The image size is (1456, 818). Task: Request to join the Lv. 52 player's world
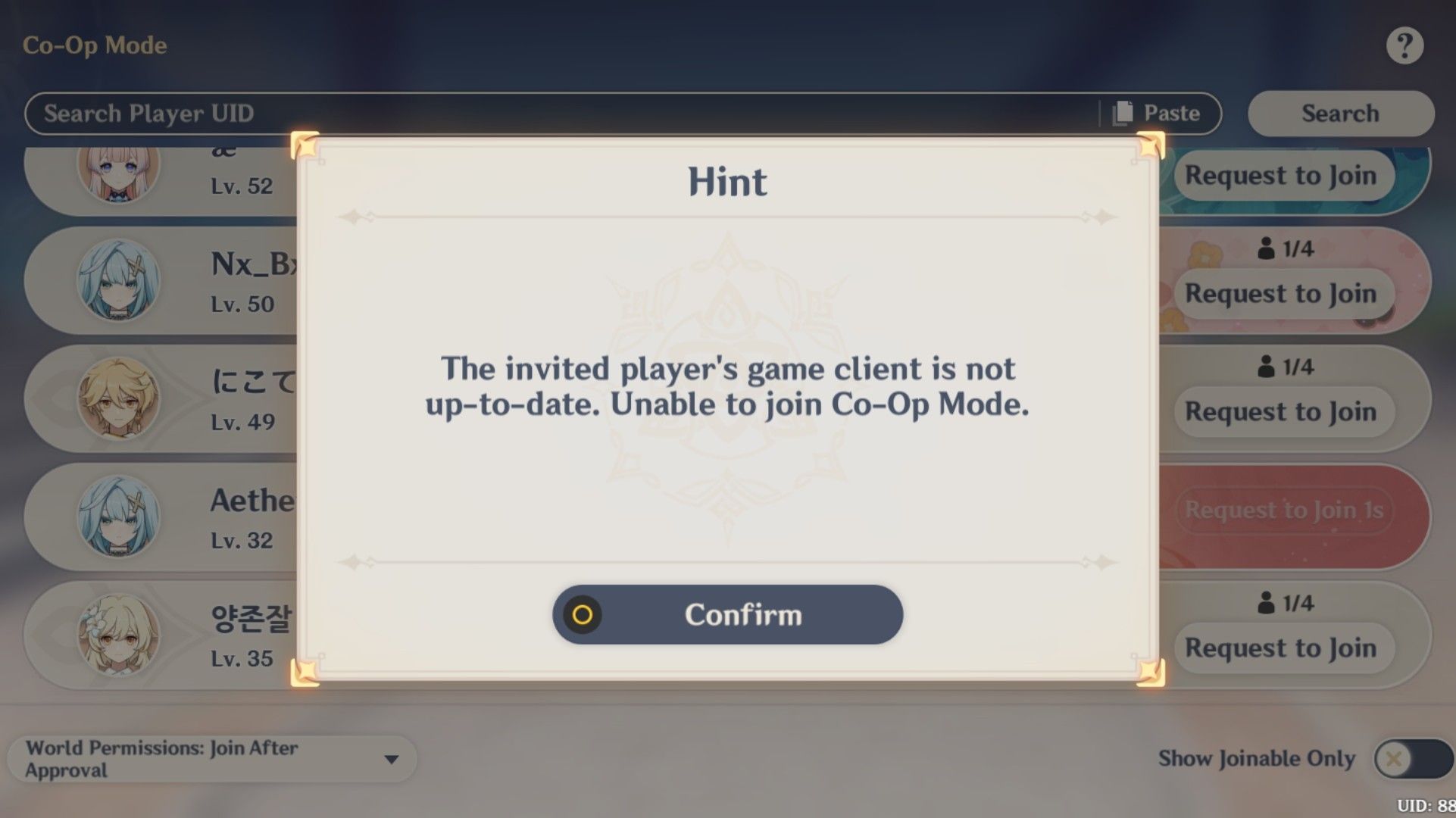click(x=1283, y=175)
